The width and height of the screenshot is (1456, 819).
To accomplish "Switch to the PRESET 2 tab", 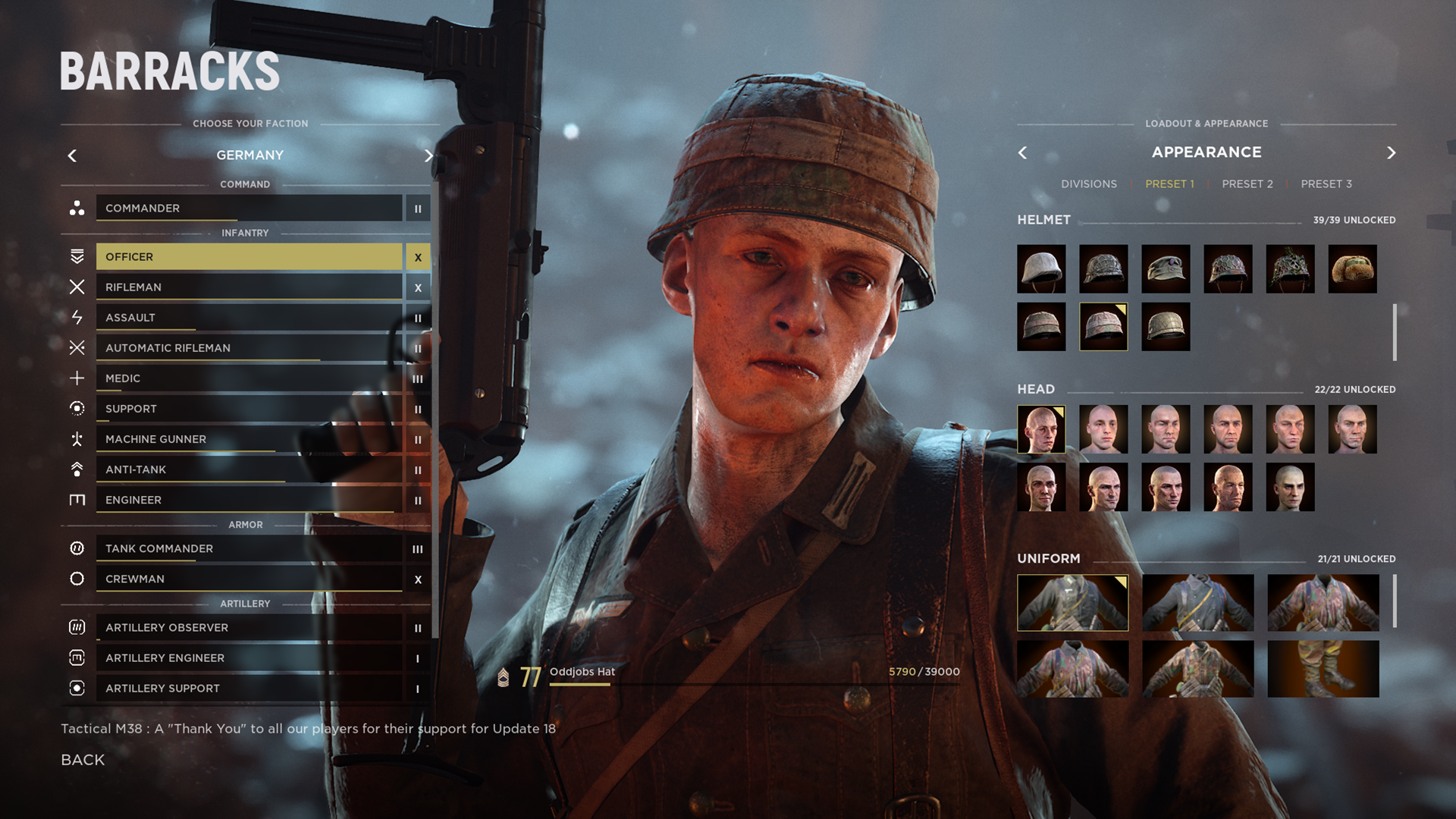I will [x=1247, y=184].
